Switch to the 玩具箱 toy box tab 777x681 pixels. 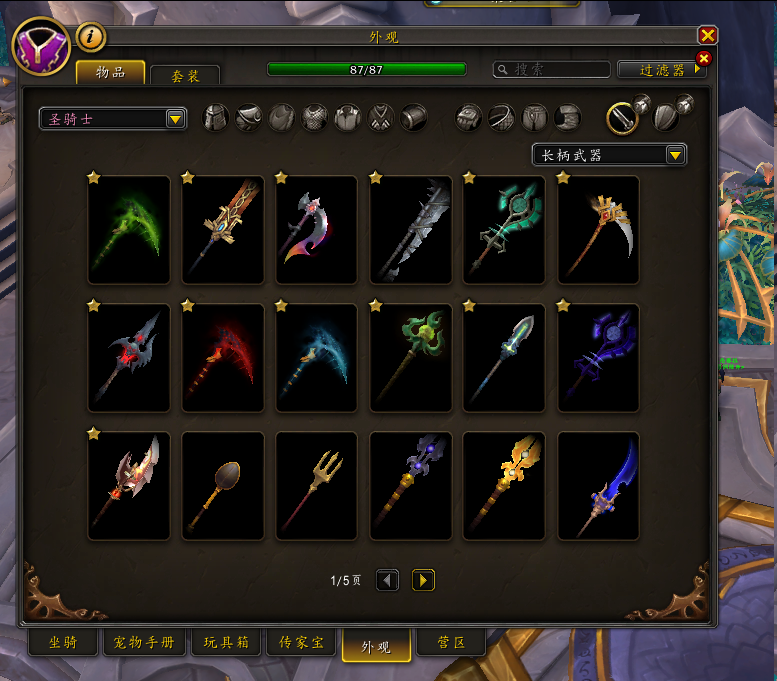226,643
